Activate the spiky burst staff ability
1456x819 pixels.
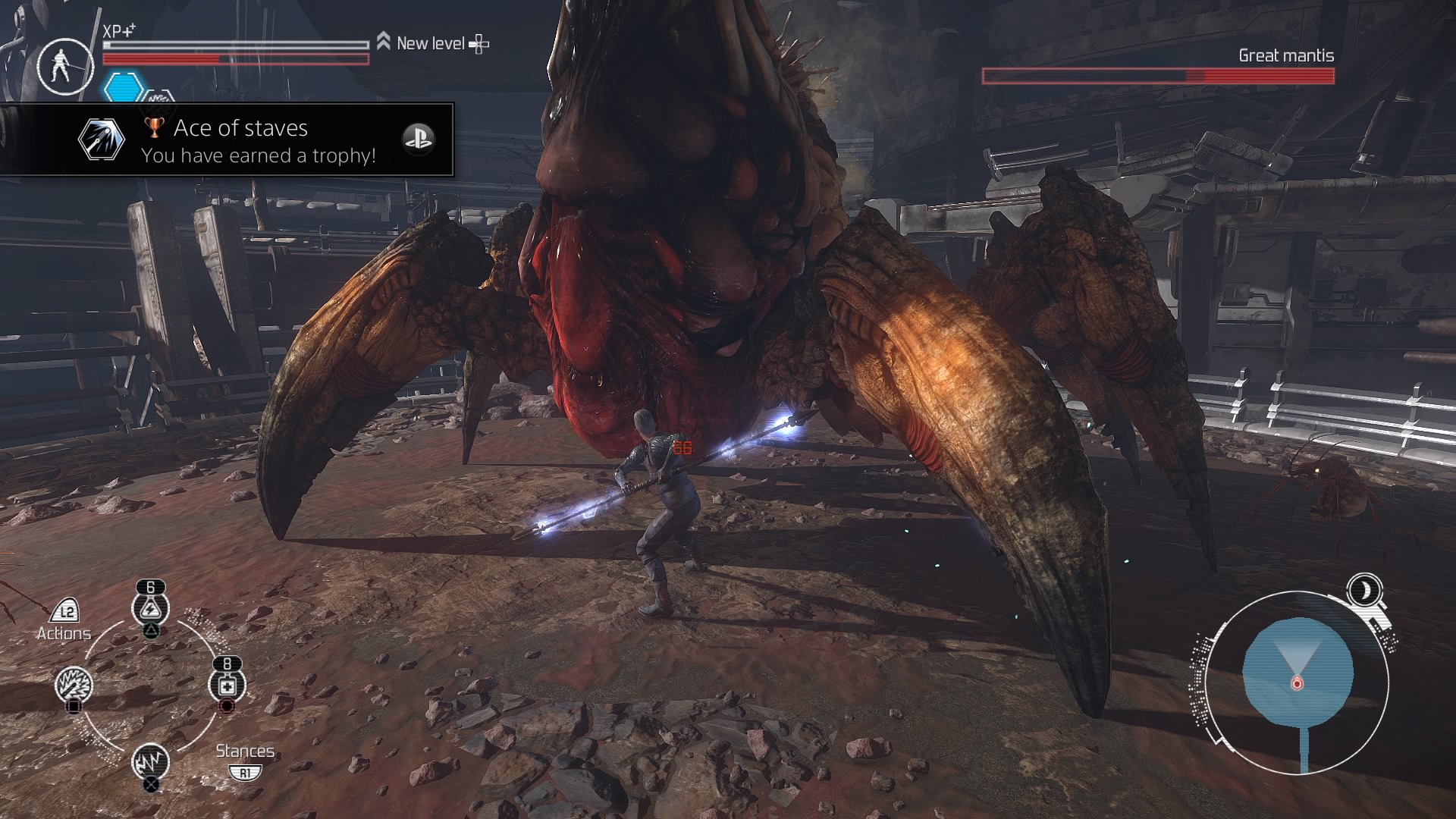74,686
